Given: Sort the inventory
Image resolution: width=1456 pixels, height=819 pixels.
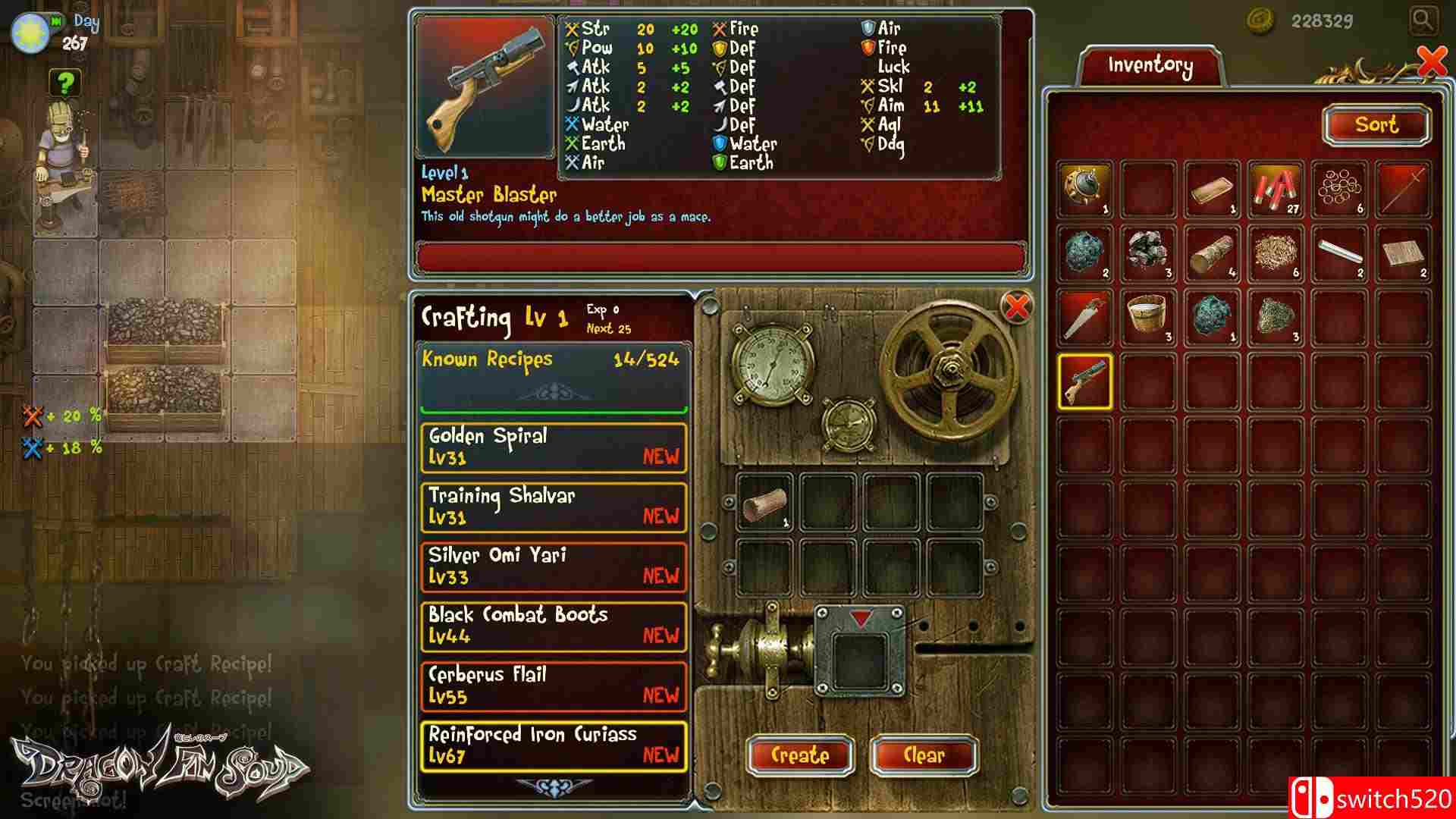Looking at the screenshot, I should 1376,125.
